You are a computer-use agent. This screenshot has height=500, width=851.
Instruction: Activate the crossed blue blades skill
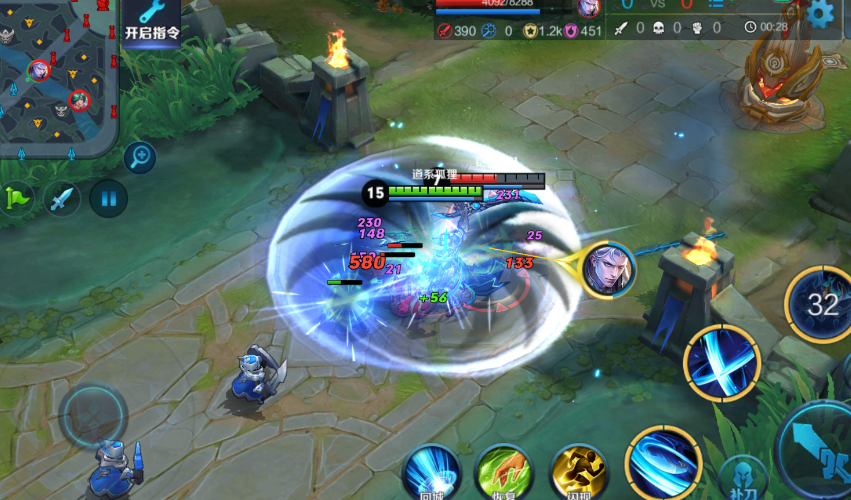tap(722, 362)
